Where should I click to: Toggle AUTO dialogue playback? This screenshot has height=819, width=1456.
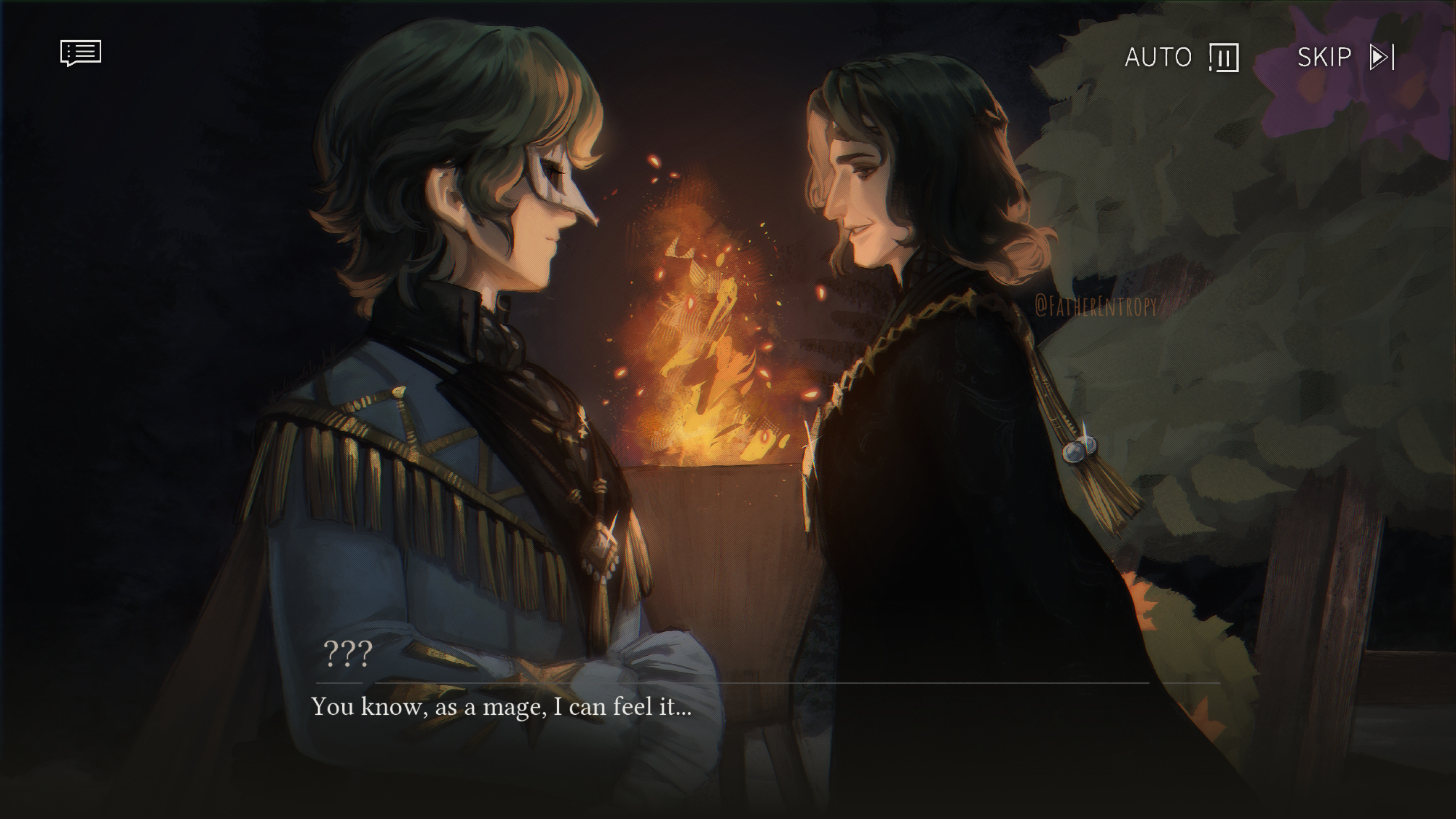point(1181,57)
